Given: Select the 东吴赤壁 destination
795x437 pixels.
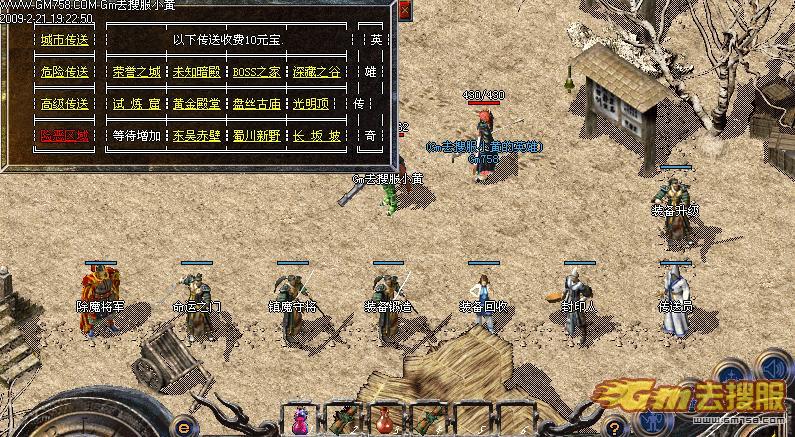Looking at the screenshot, I should click(195, 134).
